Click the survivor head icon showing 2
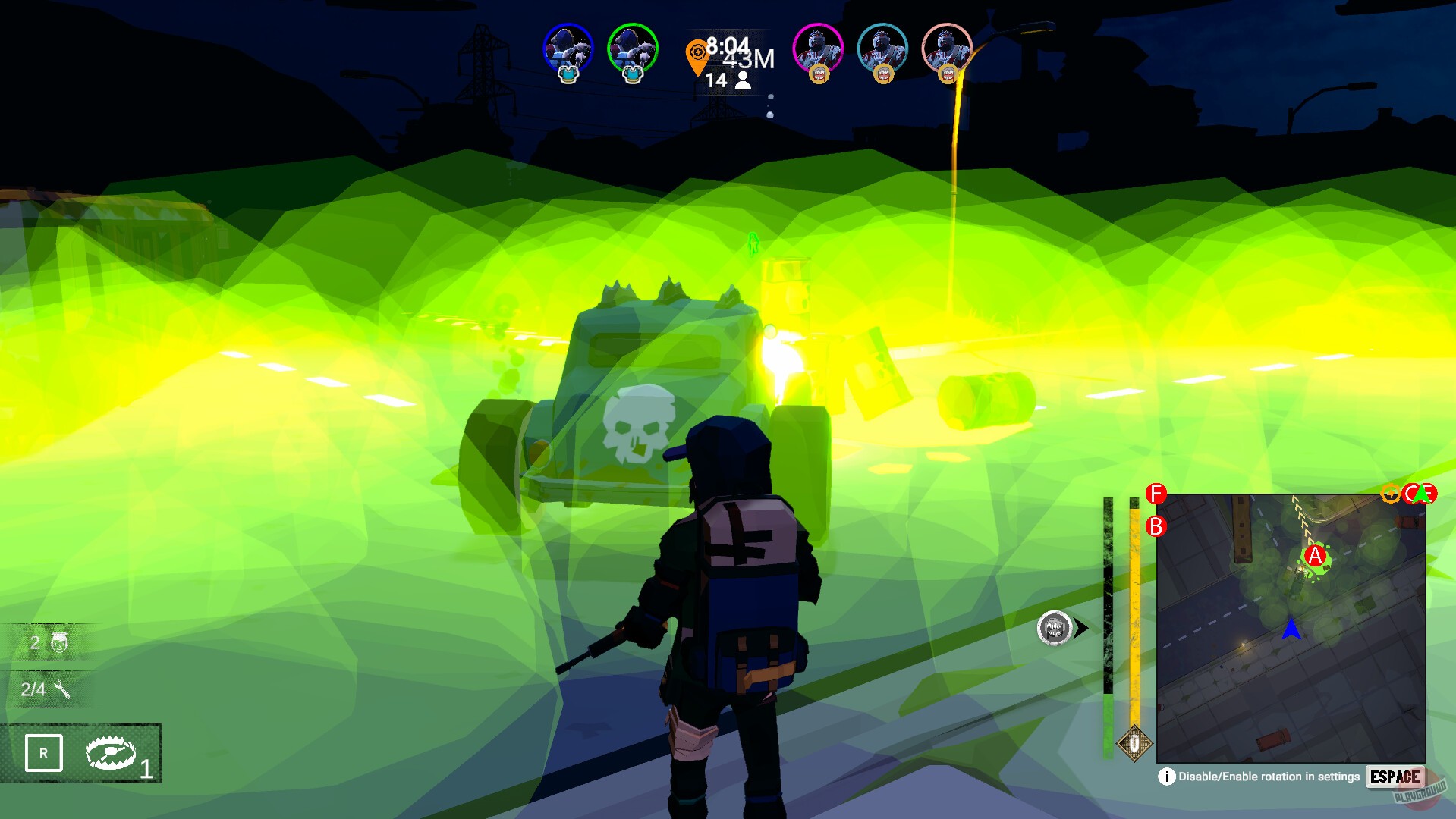The image size is (1456, 819). pyautogui.click(x=61, y=644)
